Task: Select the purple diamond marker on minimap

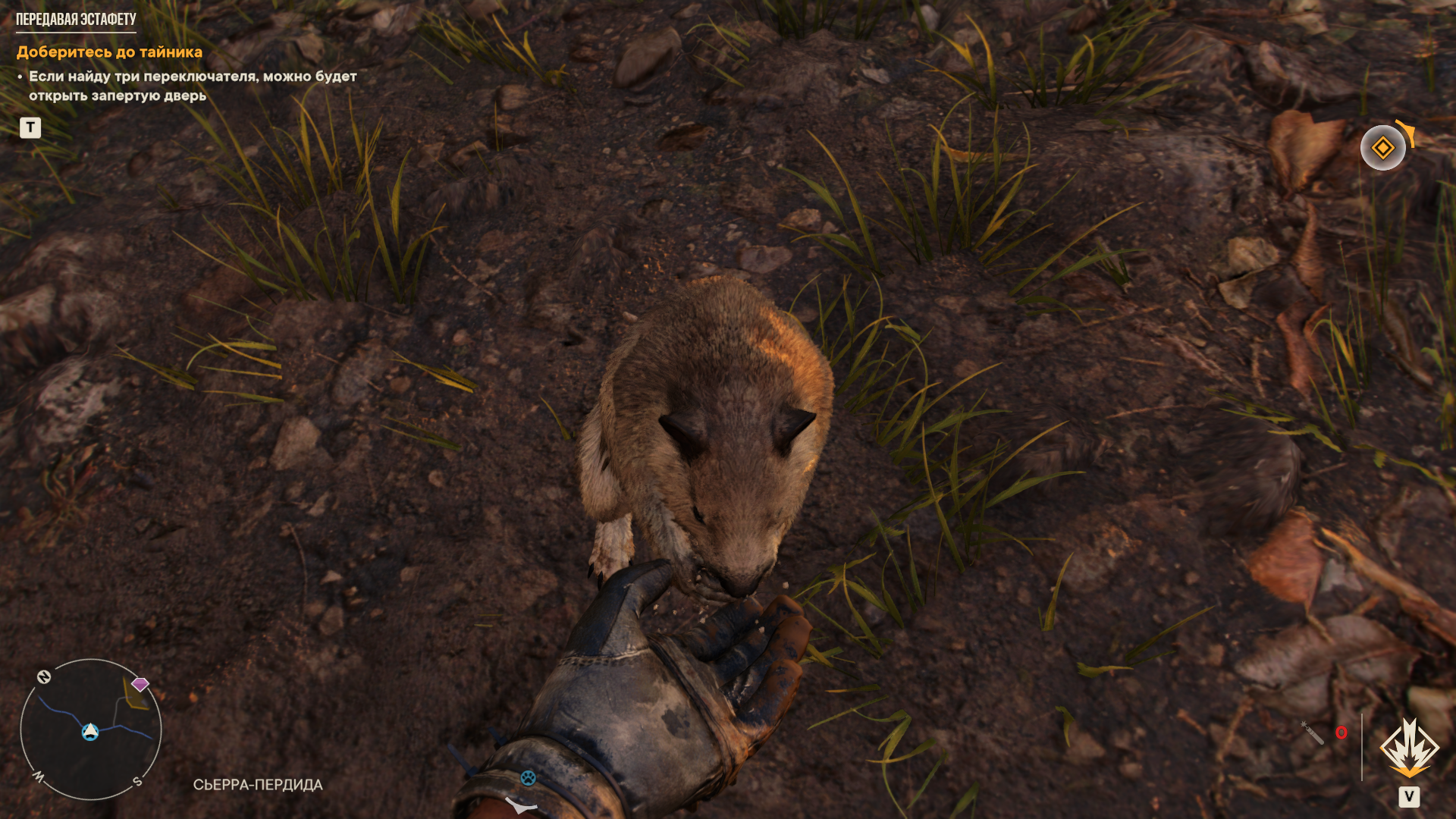Action: click(140, 684)
